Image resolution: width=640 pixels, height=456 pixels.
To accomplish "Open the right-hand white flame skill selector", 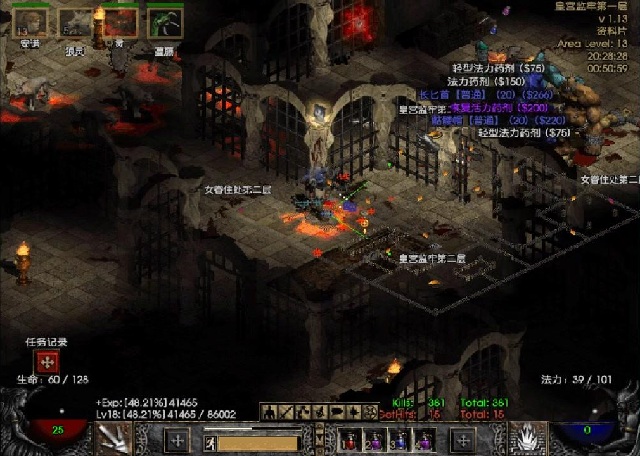I will pos(527,438).
